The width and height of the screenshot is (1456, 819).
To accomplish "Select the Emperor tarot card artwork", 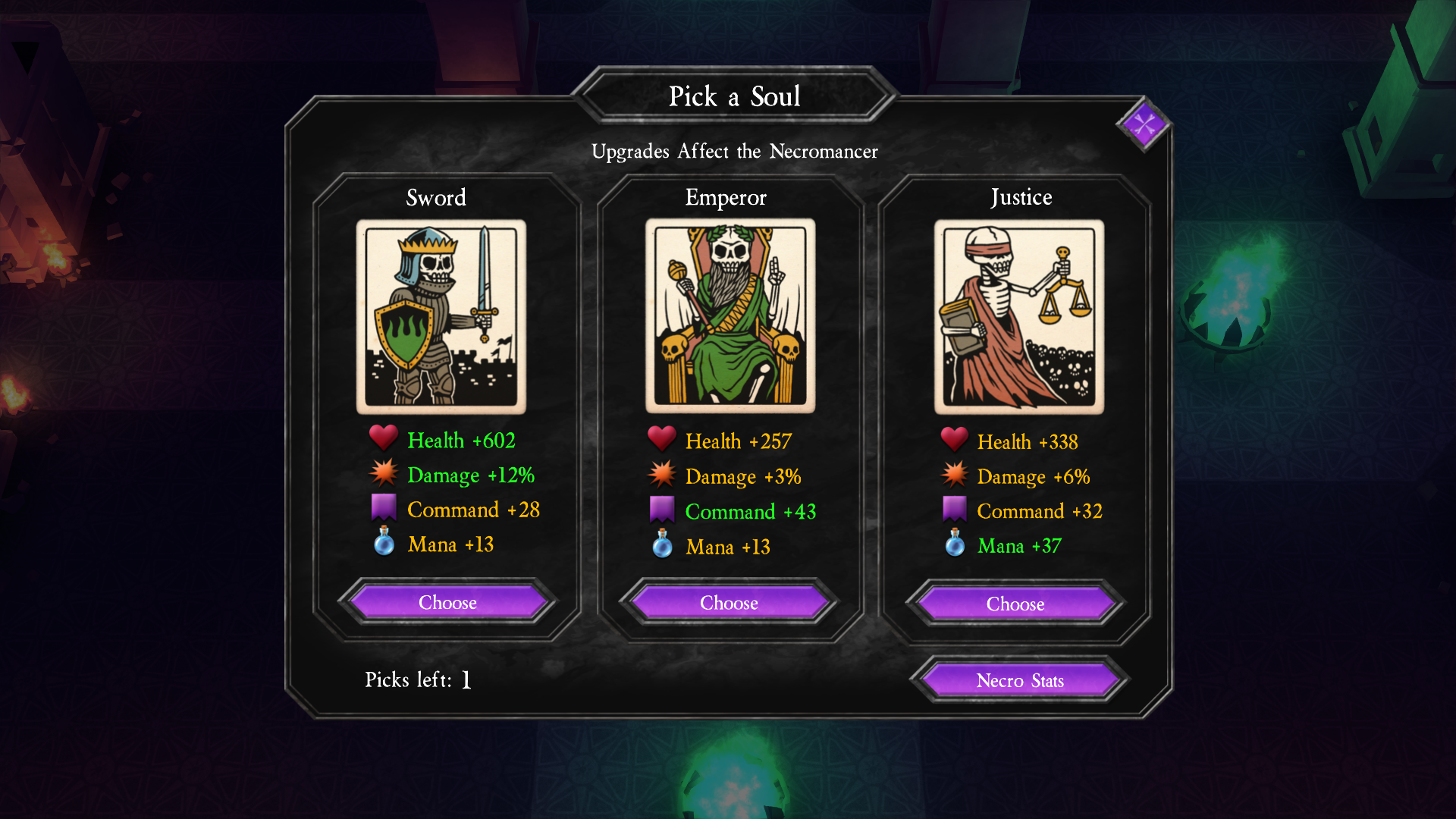I will [728, 314].
